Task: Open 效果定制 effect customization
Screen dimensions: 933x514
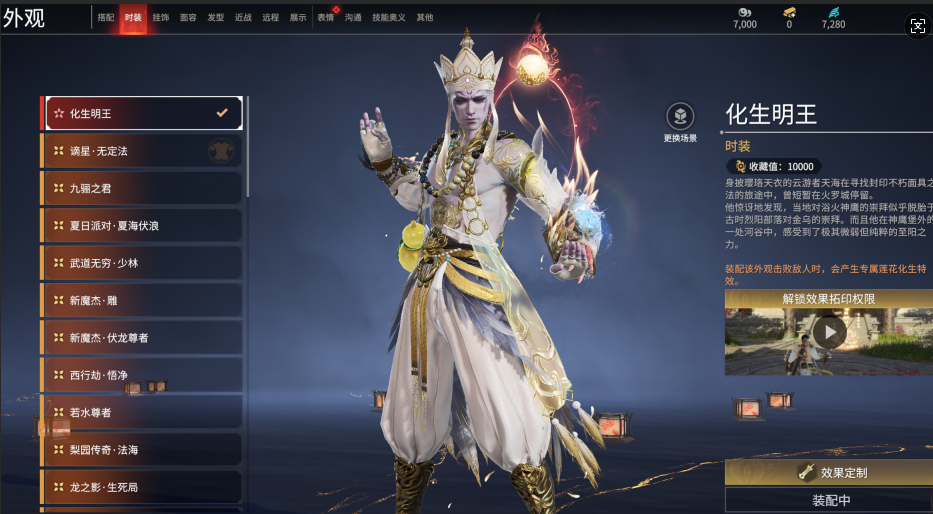Action: click(x=830, y=472)
